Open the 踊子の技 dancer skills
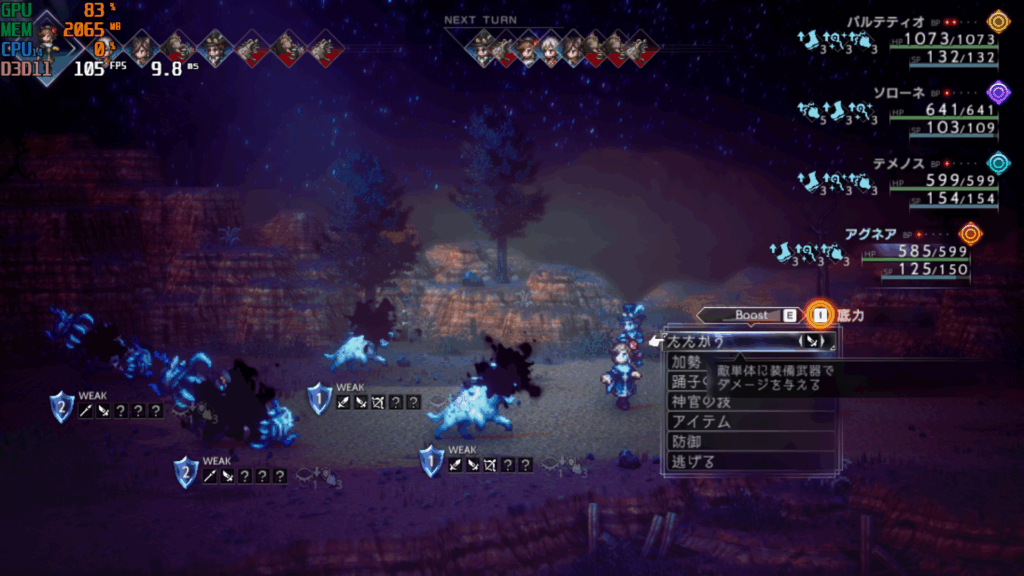Viewport: 1024px width, 576px height. [x=690, y=381]
